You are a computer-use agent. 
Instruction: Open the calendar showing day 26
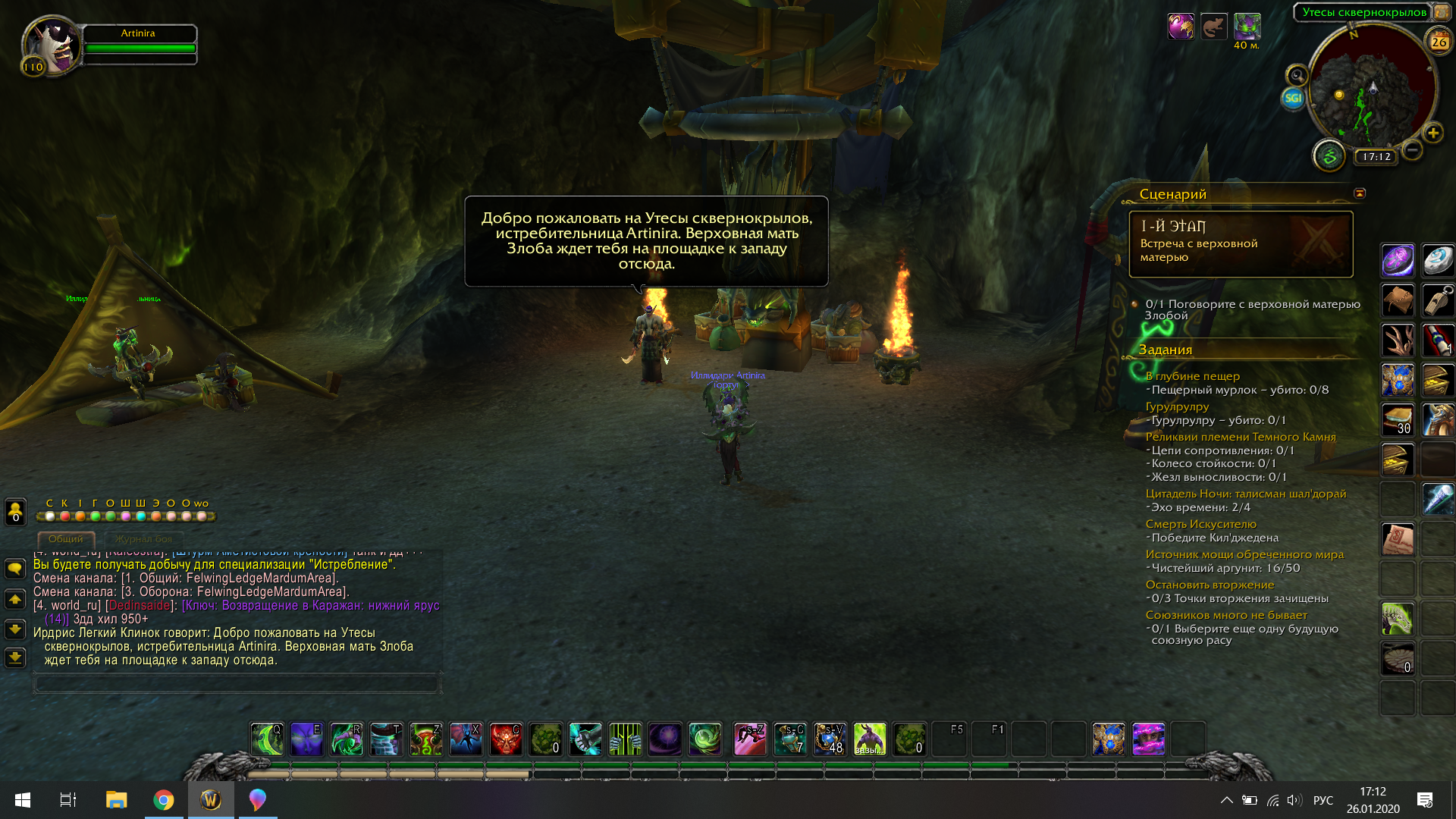[1439, 42]
